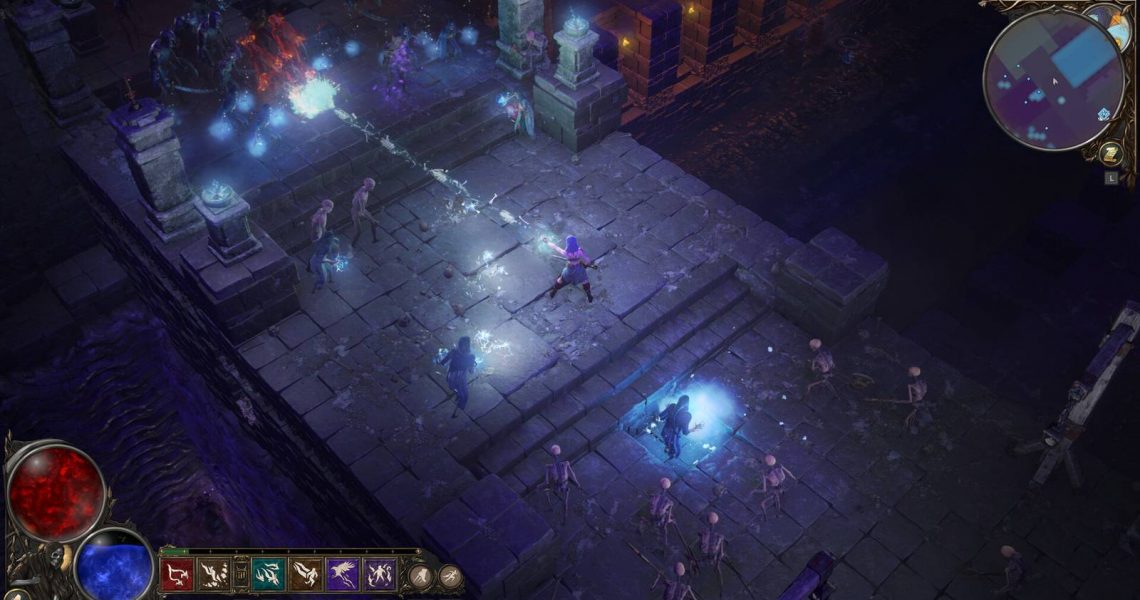Click the gold Z button under minimap
Image resolution: width=1140 pixels, height=600 pixels.
pos(1110,154)
